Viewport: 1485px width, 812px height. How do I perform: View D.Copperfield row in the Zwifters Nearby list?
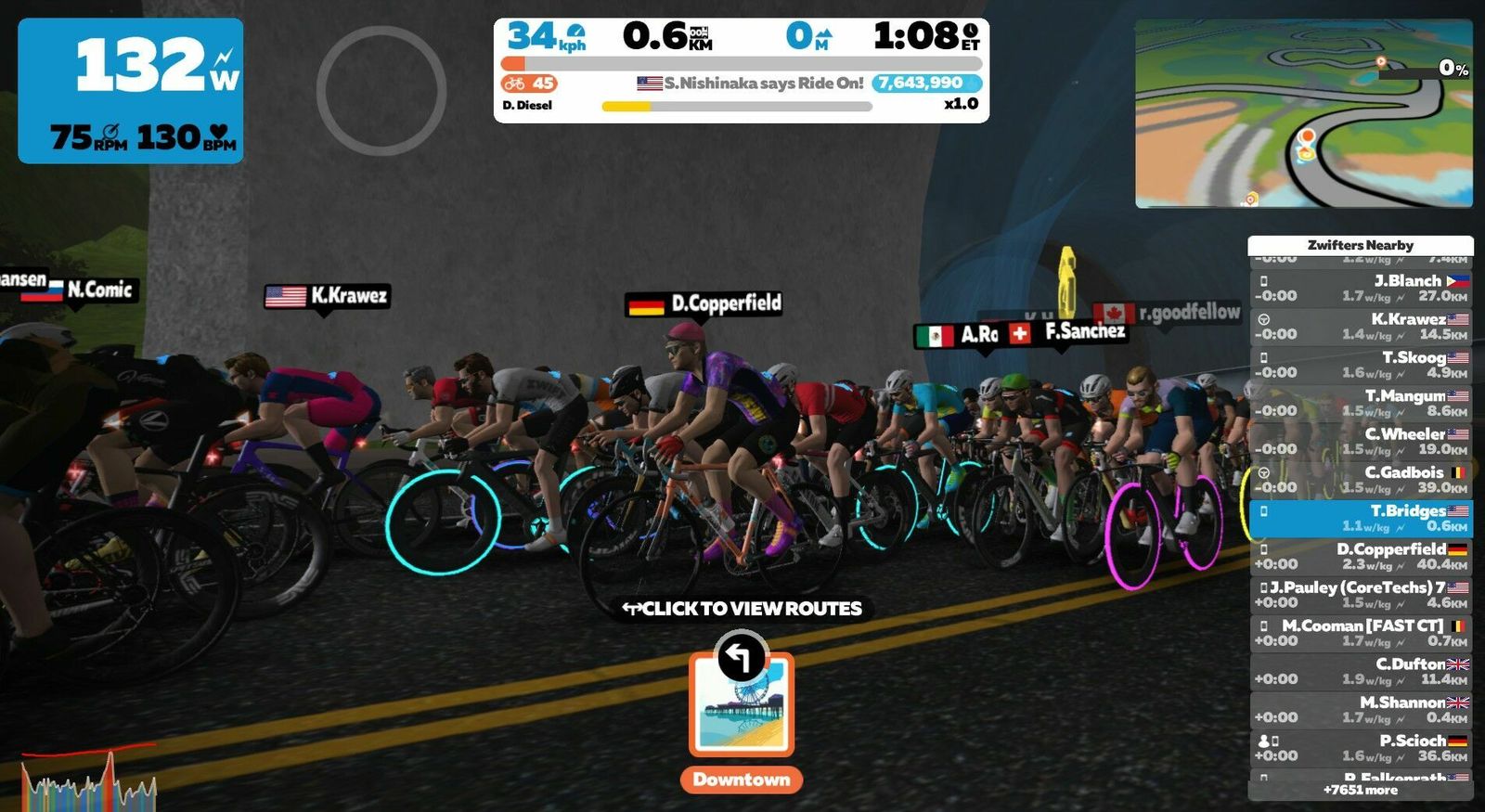tap(1361, 556)
